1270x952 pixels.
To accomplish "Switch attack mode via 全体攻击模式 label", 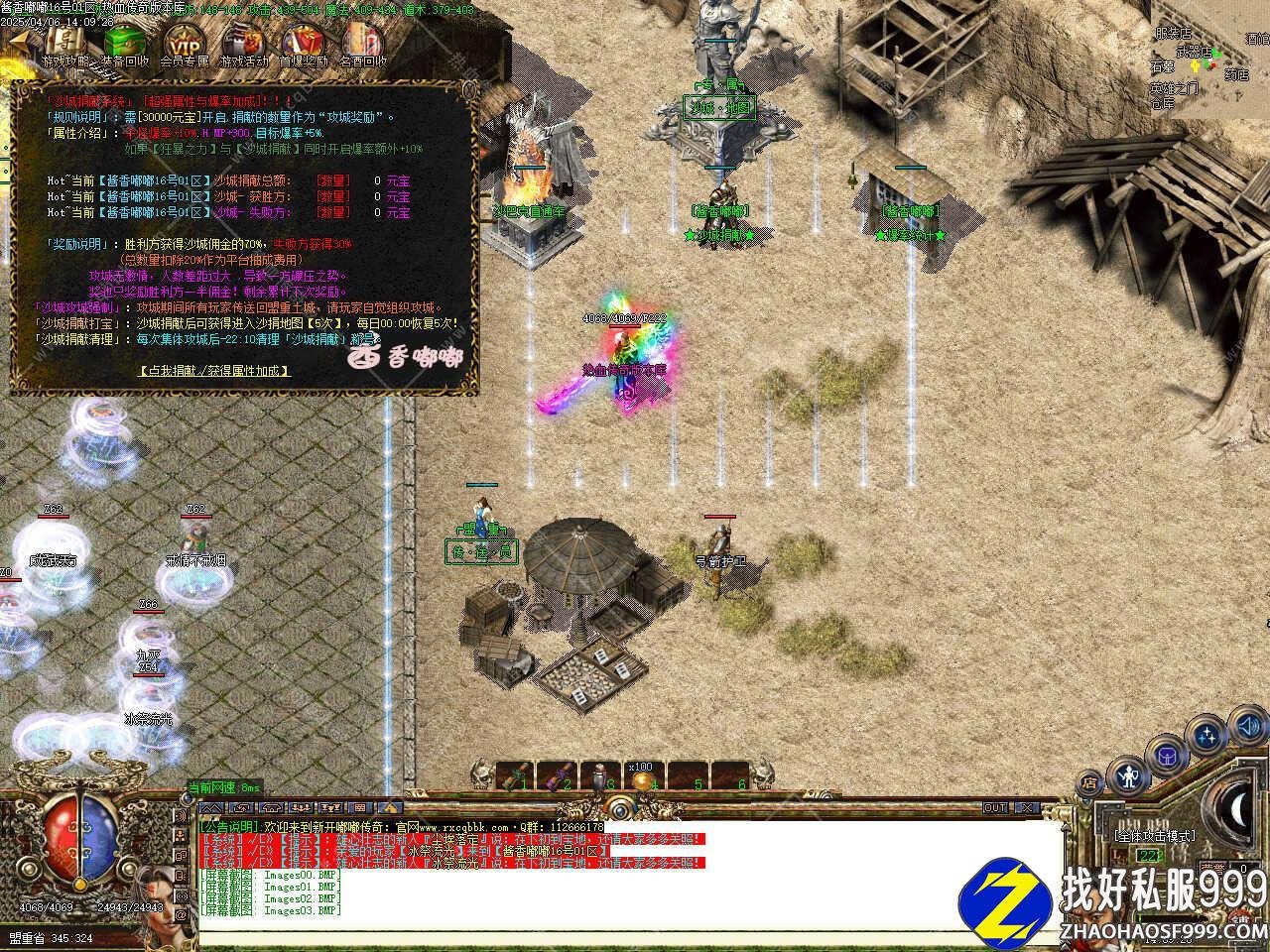I will point(1154,836).
